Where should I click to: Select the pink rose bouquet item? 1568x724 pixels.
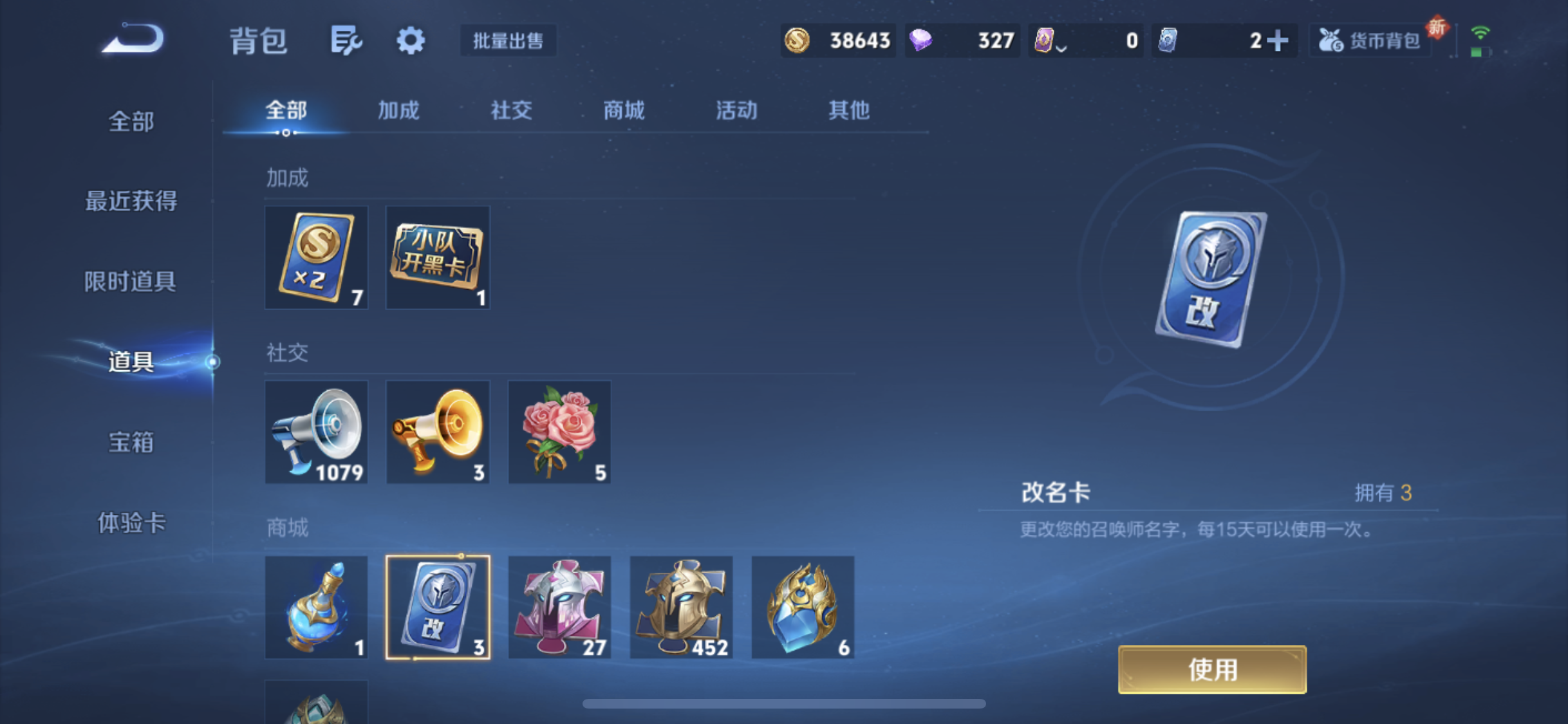tap(559, 432)
